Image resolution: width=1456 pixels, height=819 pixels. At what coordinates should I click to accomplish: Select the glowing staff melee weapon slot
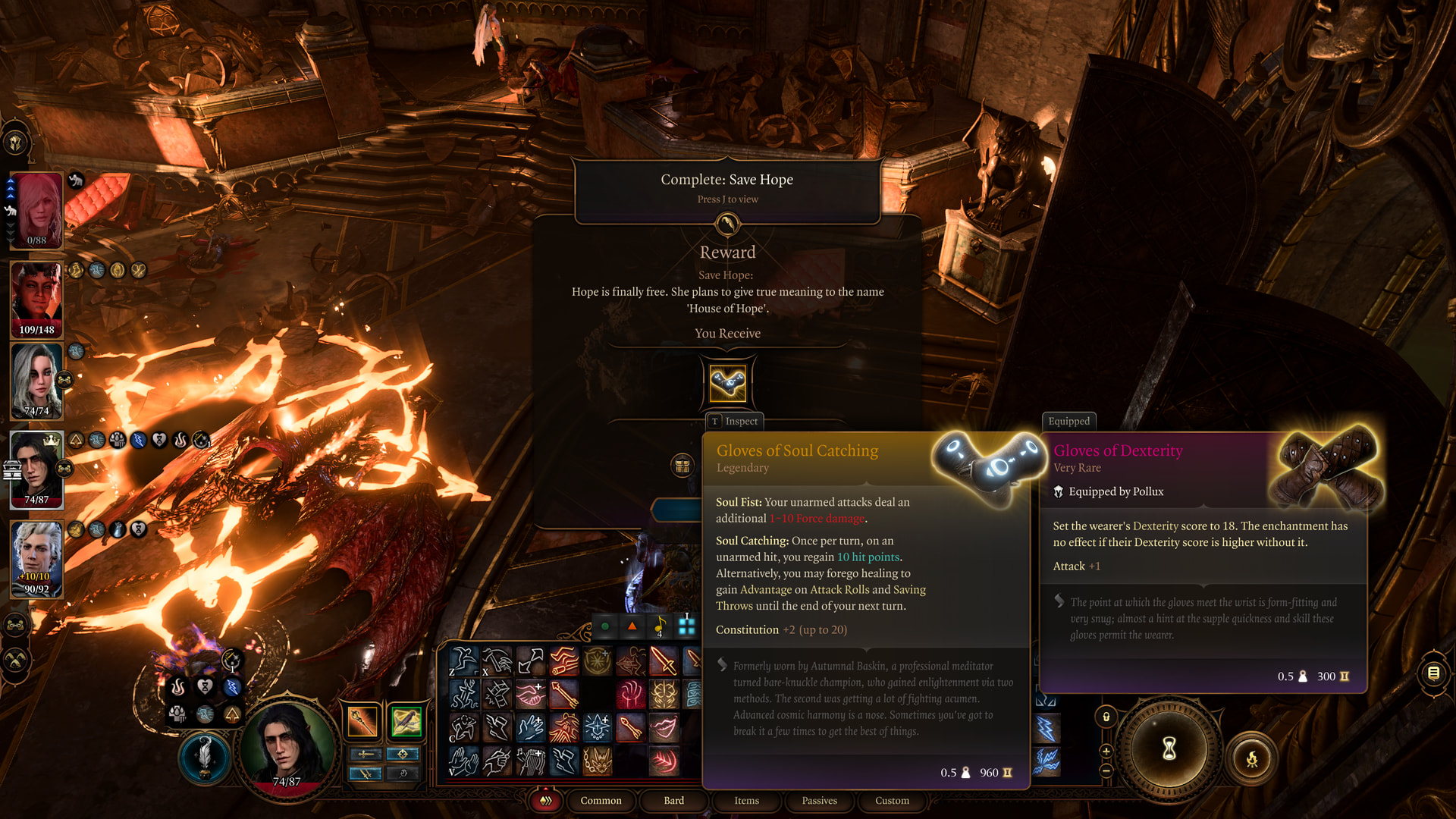362,721
